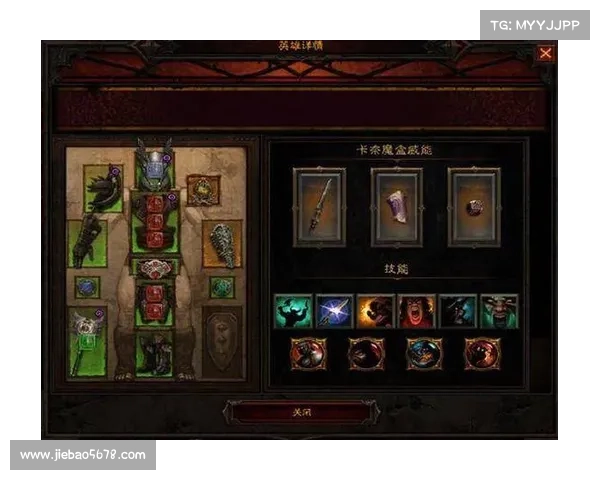
Task: Inspect the orange fiery charge skill icon
Action: pyautogui.click(x=375, y=311)
